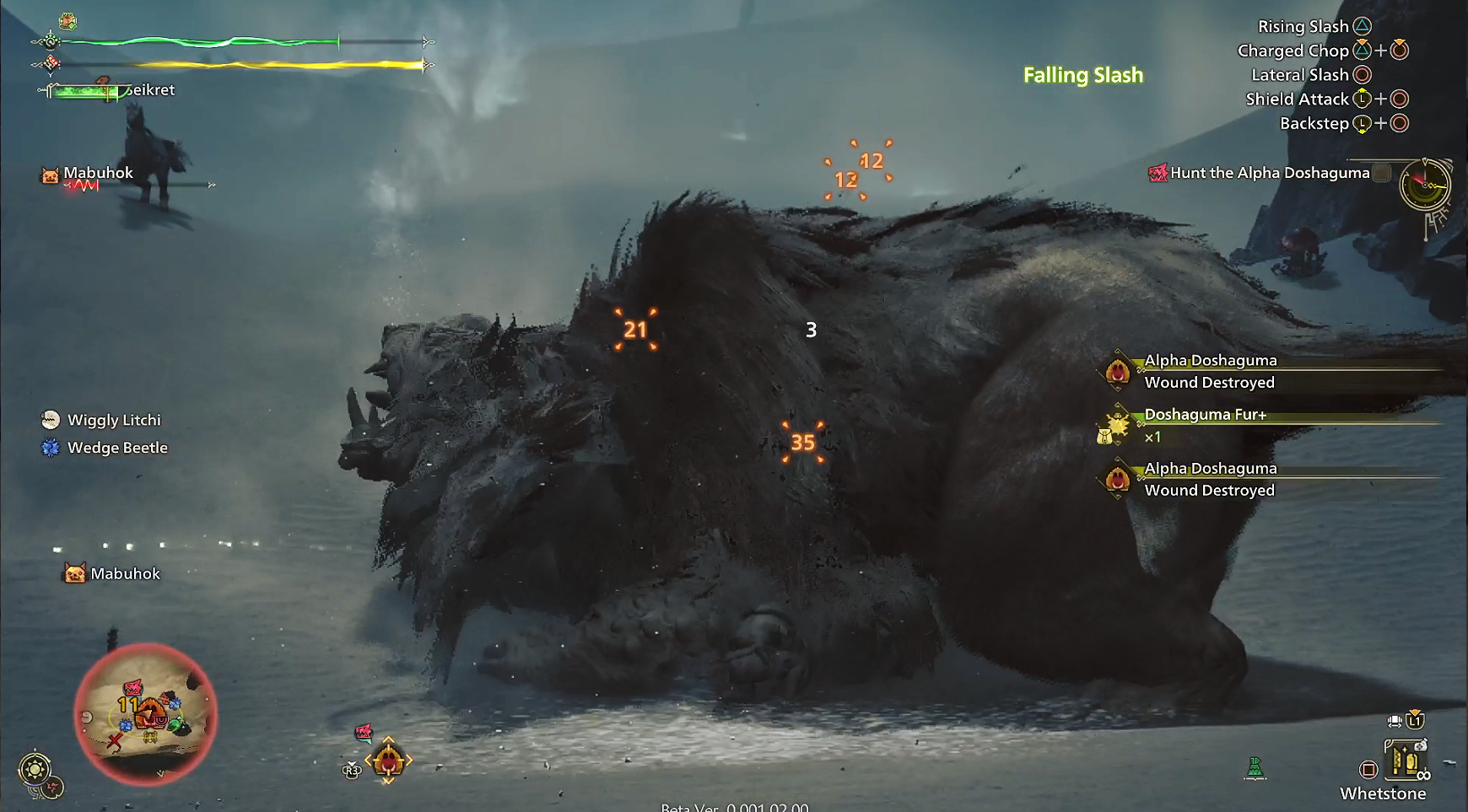Click Mabuhok's hunter portrait icon
The width and height of the screenshot is (1468, 812).
[50, 172]
